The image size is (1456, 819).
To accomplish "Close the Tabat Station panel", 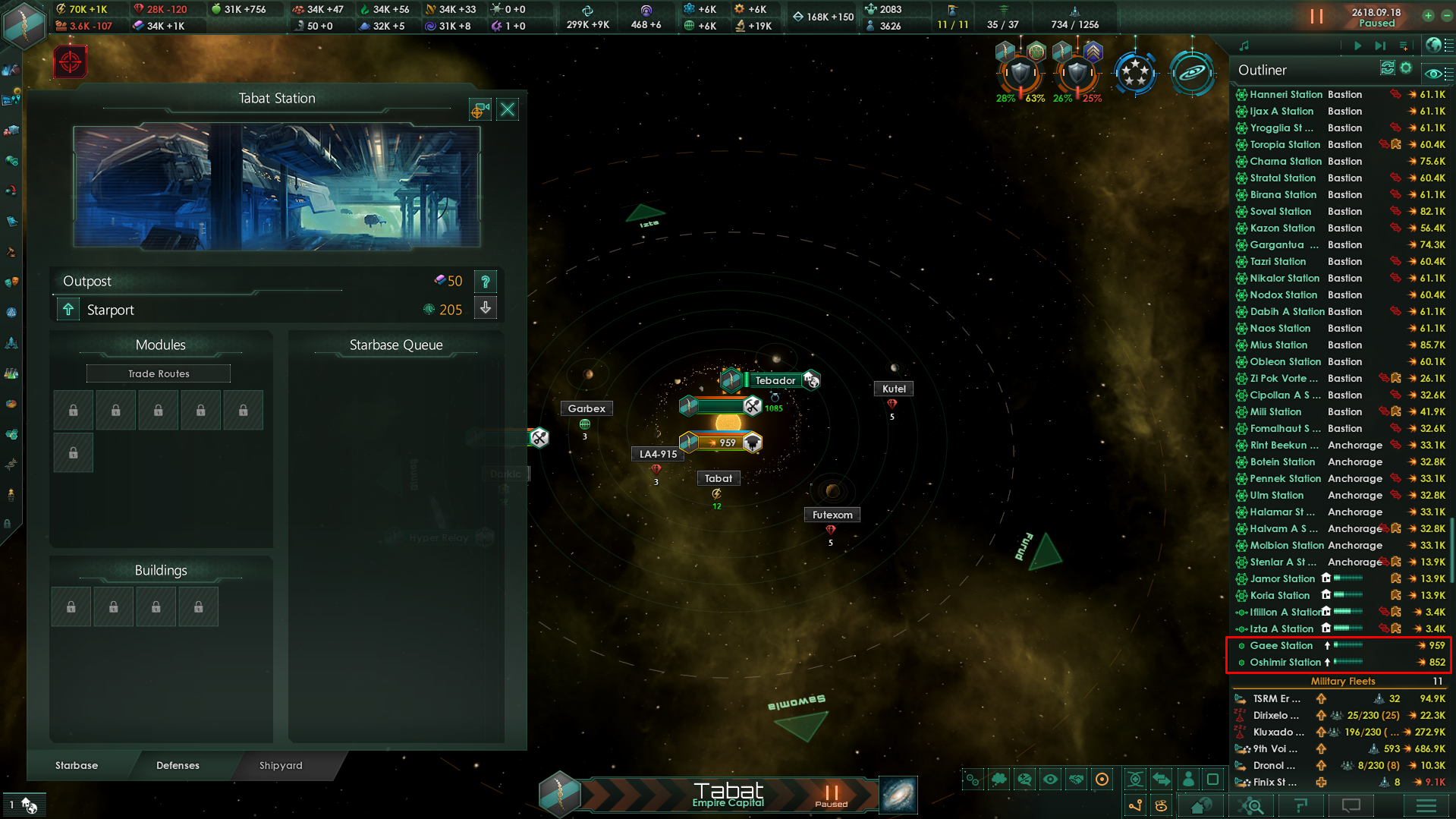I will point(508,110).
